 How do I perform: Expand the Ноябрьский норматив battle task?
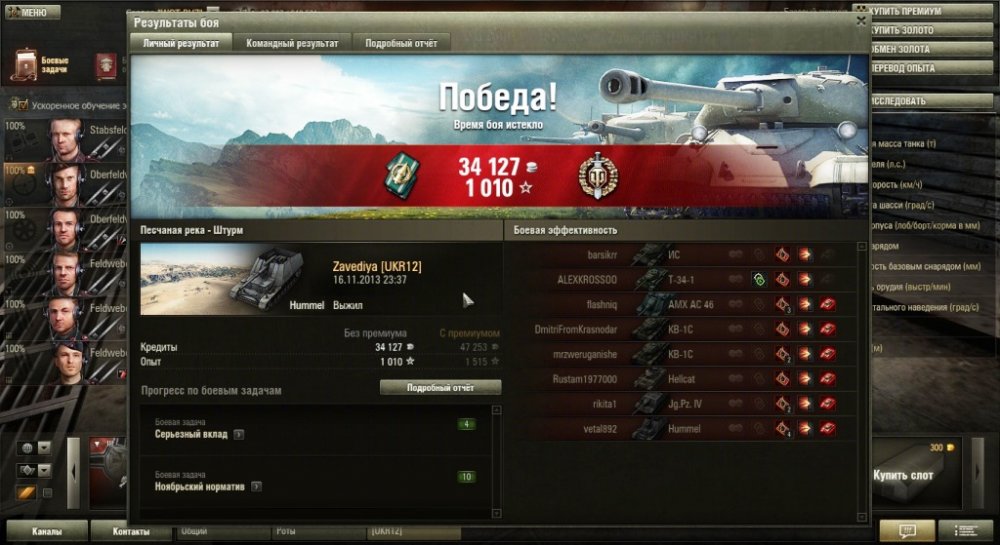(x=257, y=487)
